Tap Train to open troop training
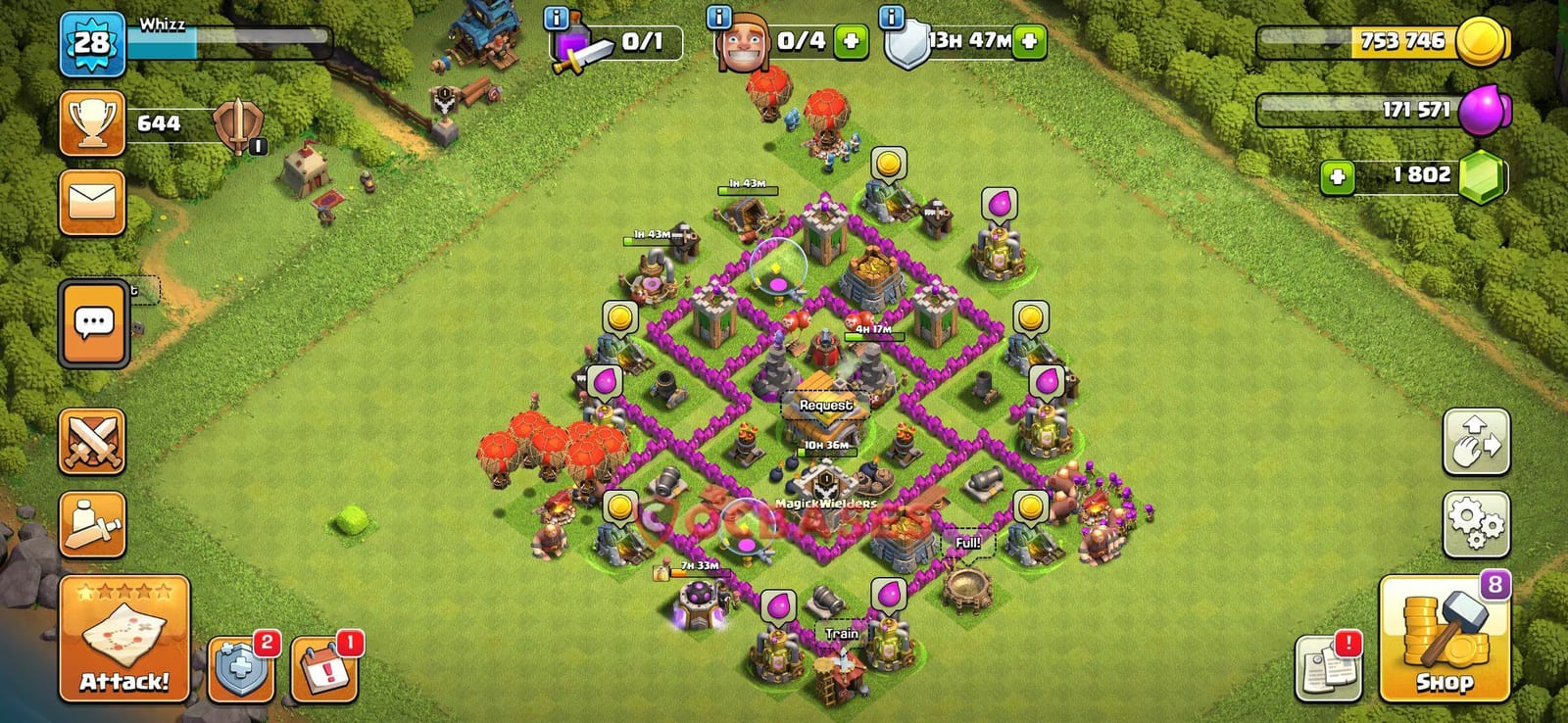Viewport: 1568px width, 723px height. pyautogui.click(x=841, y=635)
